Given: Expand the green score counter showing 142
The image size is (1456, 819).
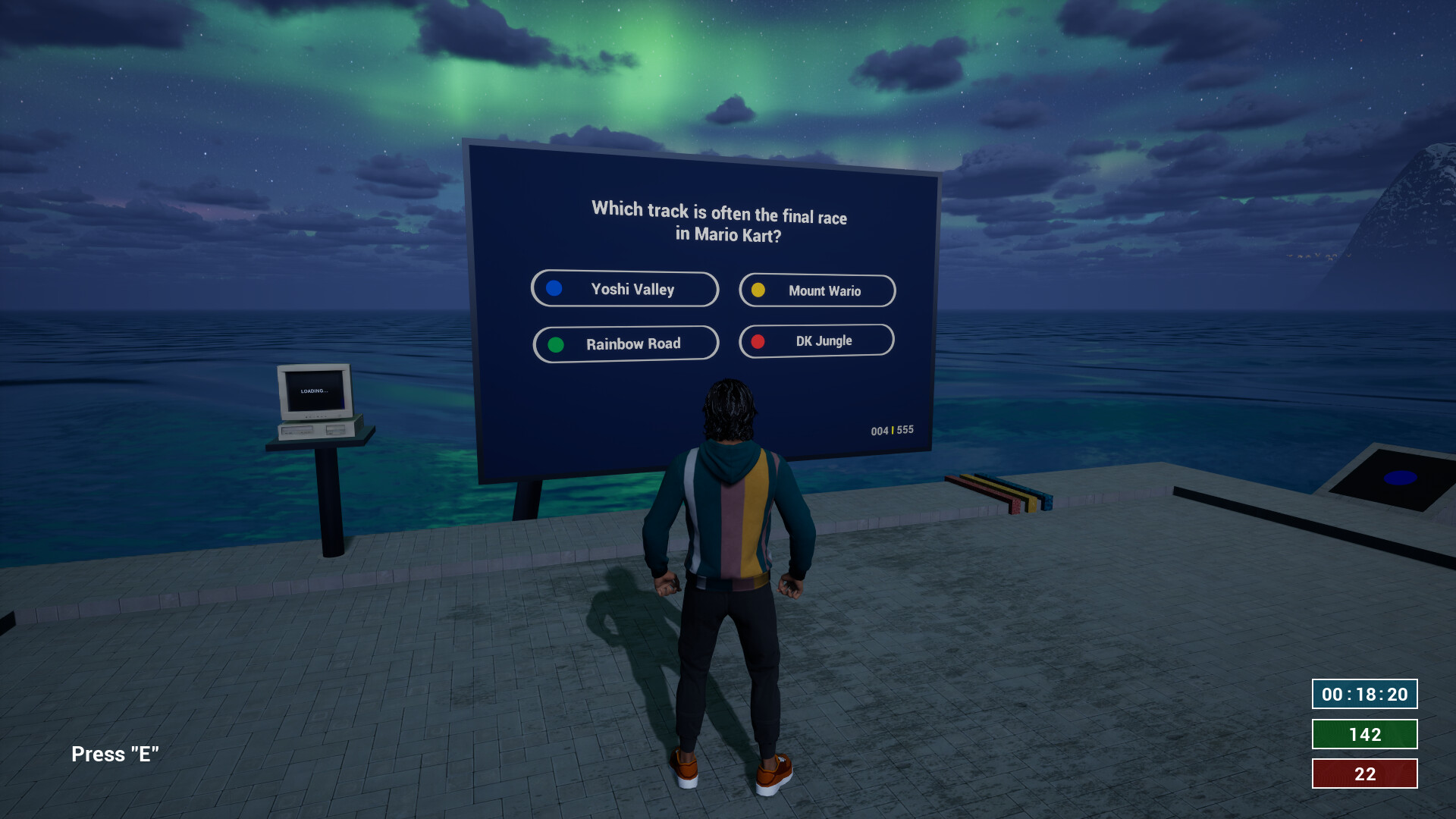Looking at the screenshot, I should pyautogui.click(x=1363, y=734).
